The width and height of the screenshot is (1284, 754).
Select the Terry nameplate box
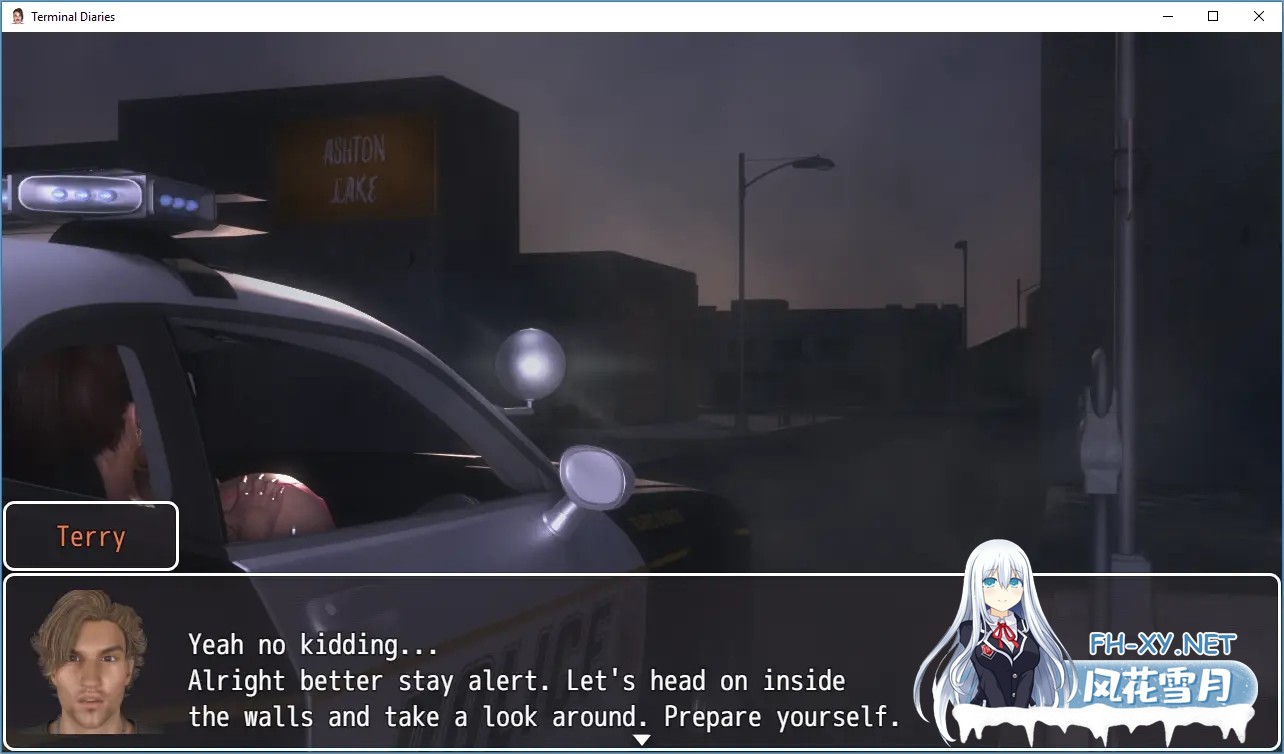90,536
